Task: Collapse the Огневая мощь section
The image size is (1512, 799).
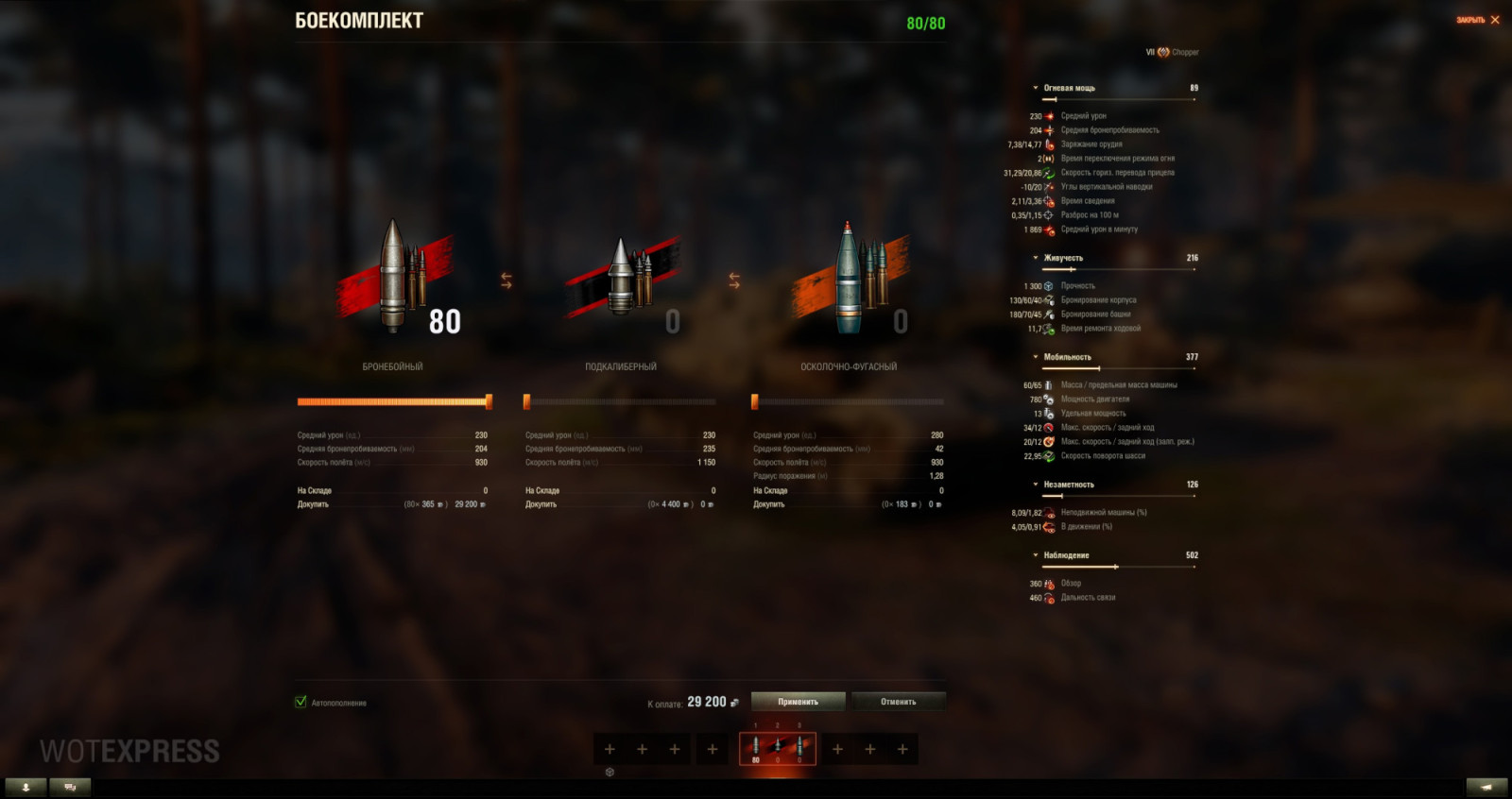Action: [x=1037, y=87]
